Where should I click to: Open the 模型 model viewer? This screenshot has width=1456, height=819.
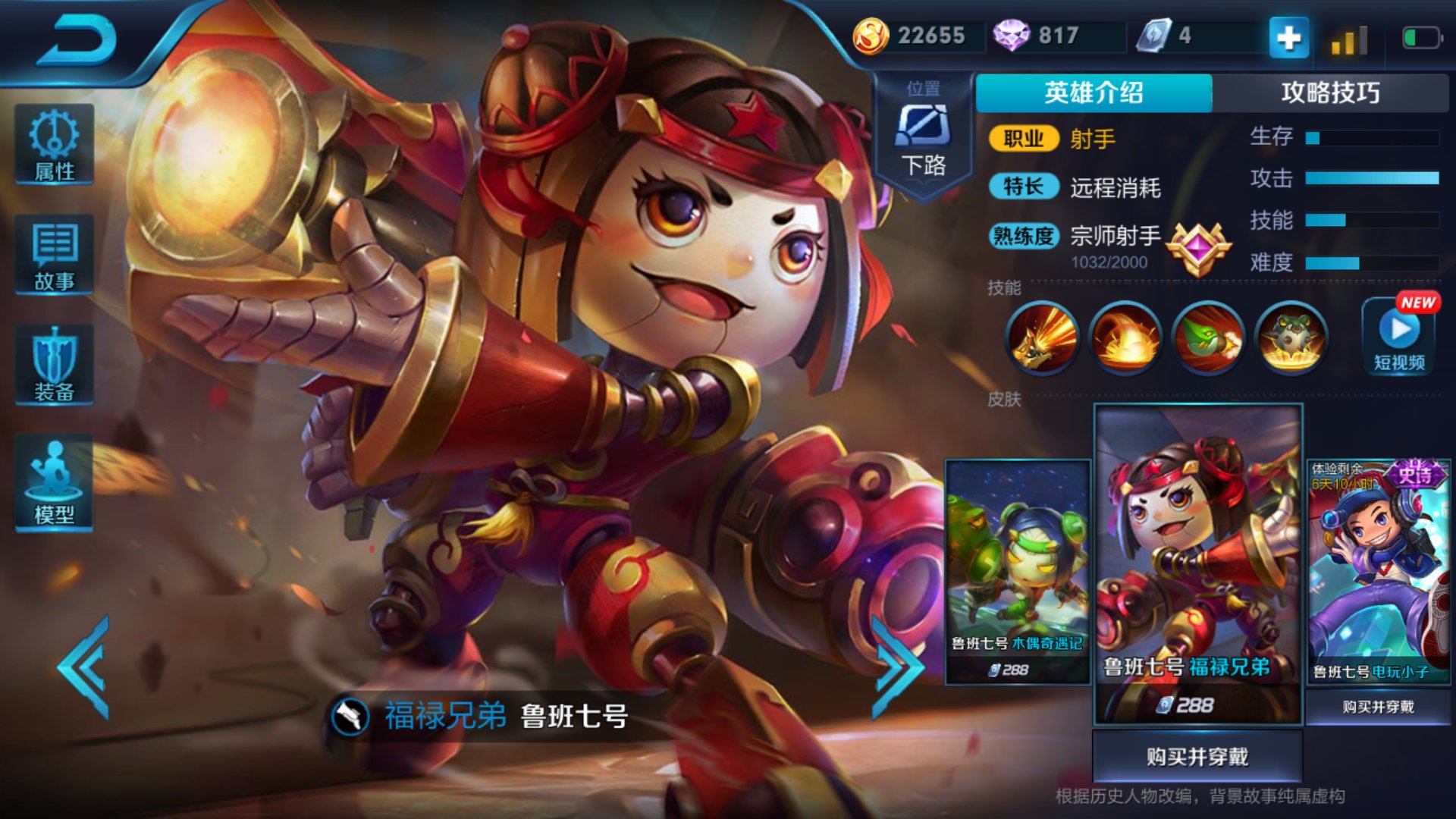(x=55, y=483)
